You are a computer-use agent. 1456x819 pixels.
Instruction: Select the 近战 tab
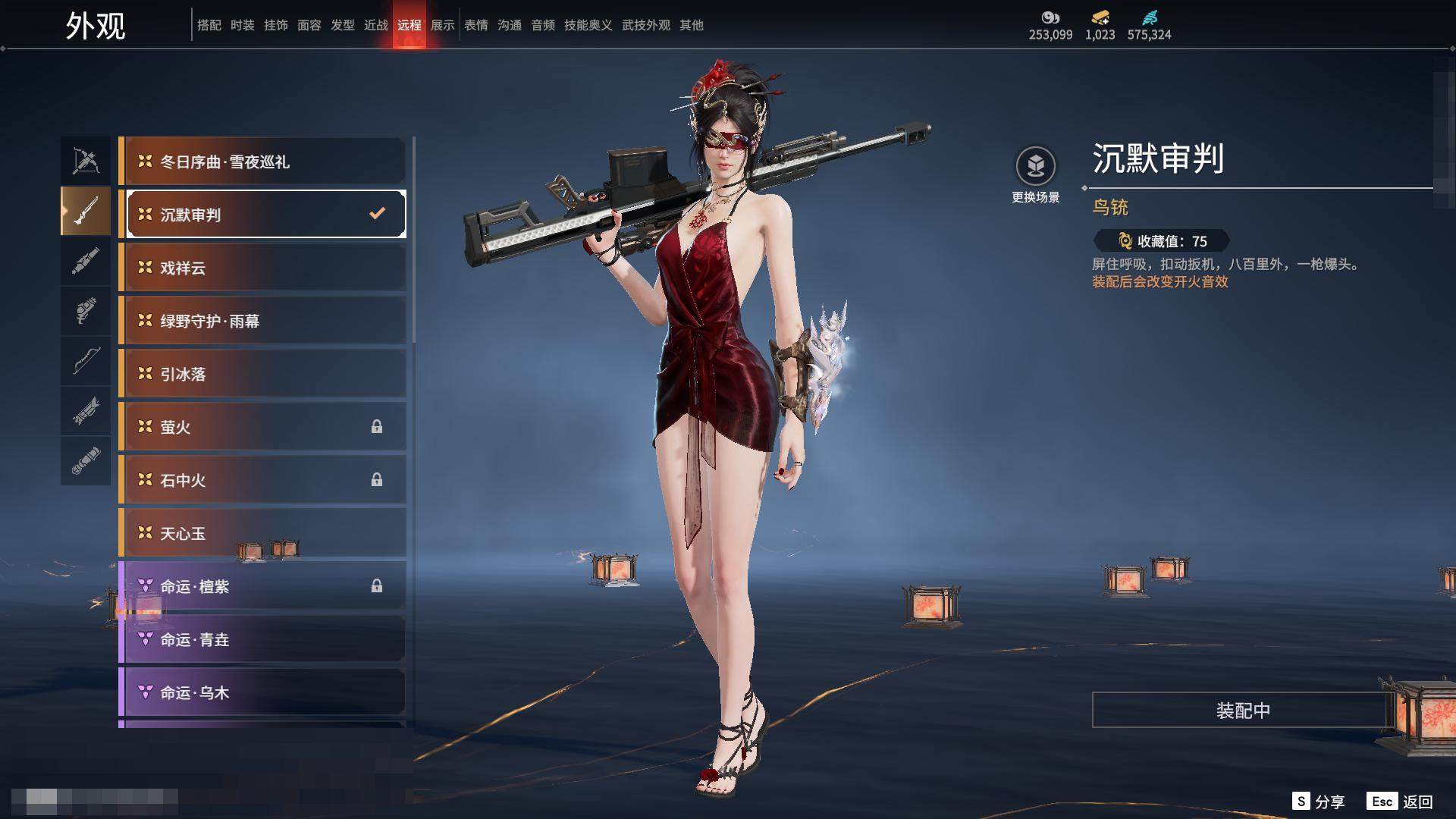pyautogui.click(x=376, y=25)
